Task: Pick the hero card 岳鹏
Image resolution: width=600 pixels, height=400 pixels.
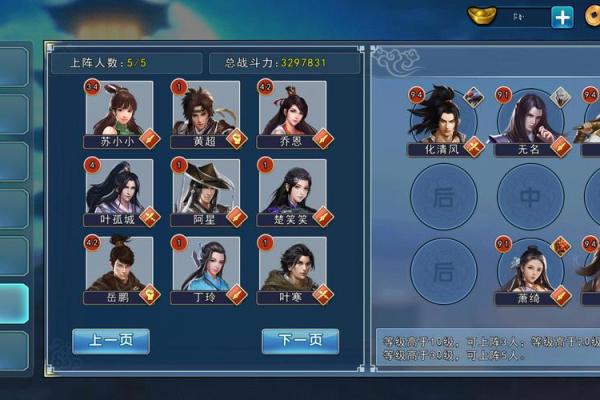Action: pyautogui.click(x=119, y=265)
